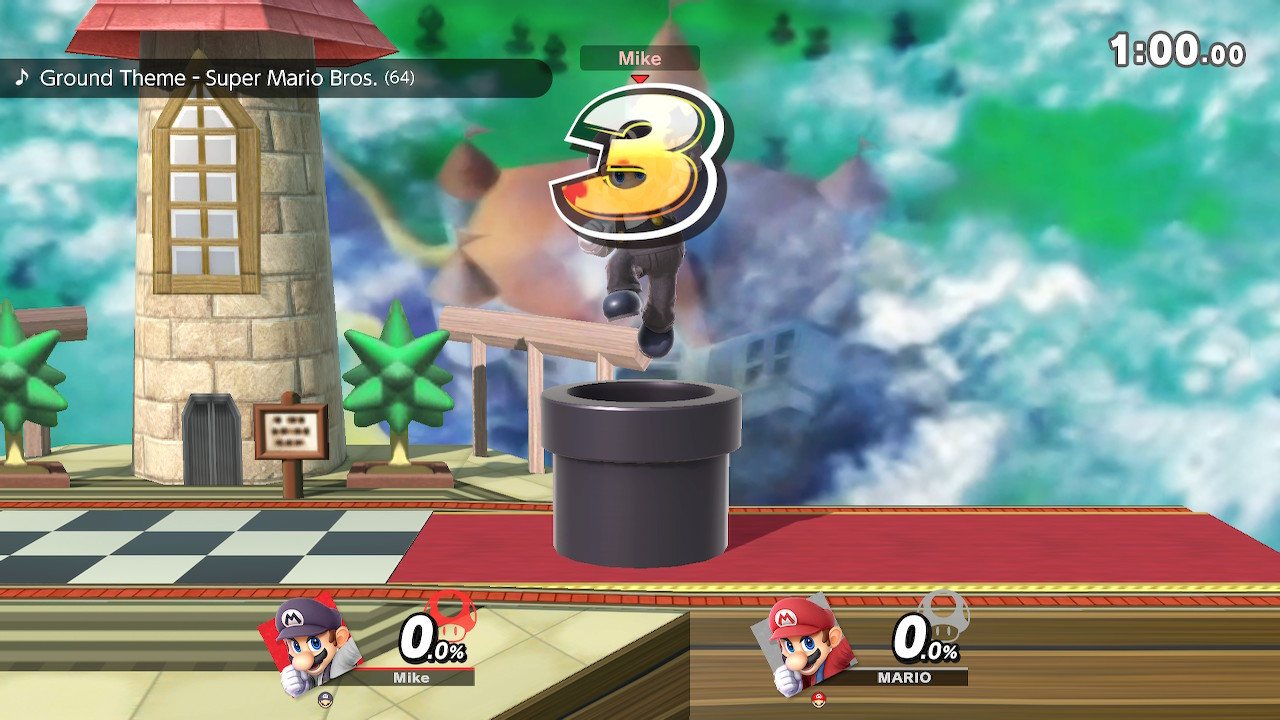
Task: Click the small cap emblem under Mike's name
Action: 326,700
